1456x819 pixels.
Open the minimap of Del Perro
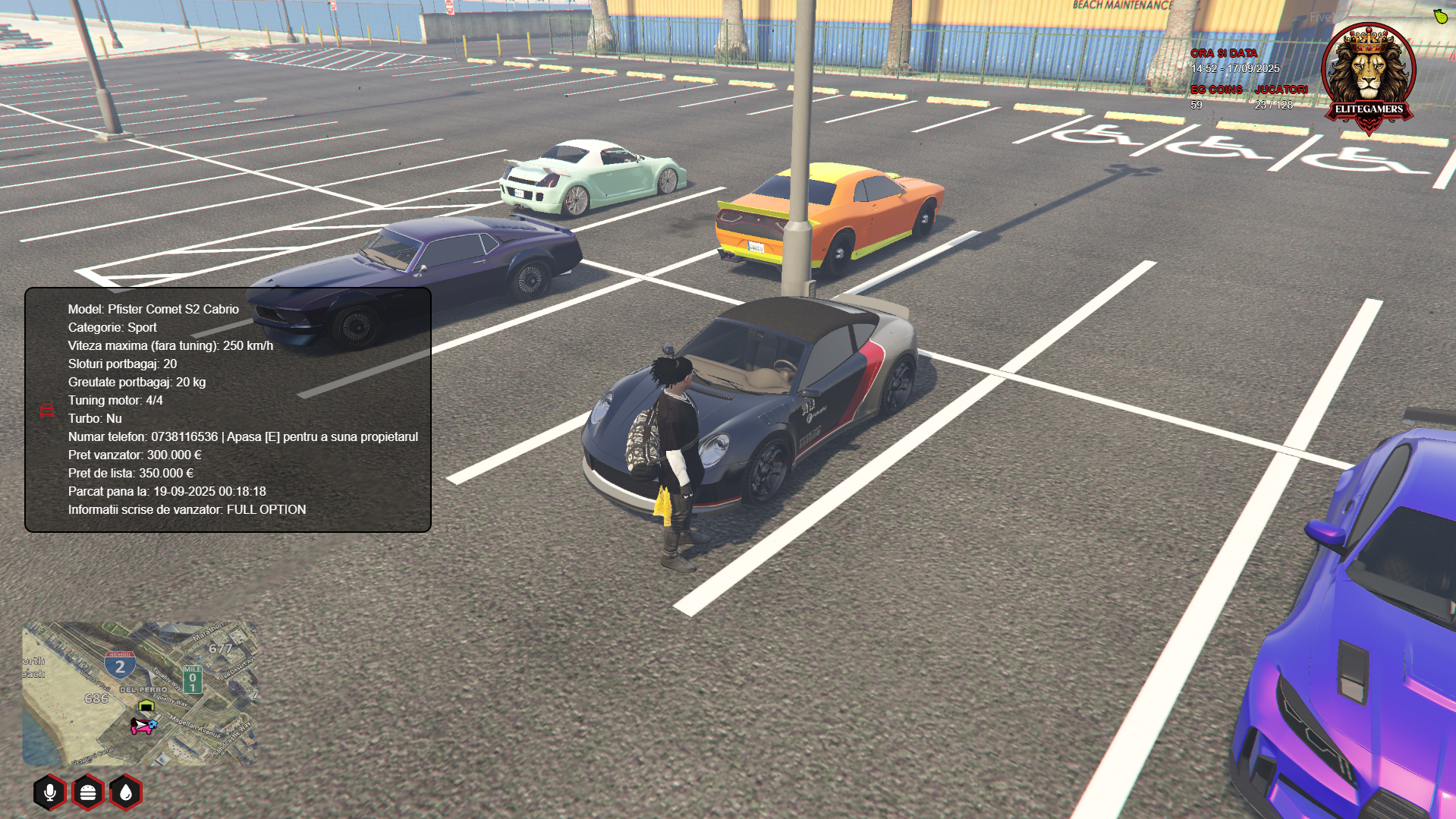(x=140, y=694)
